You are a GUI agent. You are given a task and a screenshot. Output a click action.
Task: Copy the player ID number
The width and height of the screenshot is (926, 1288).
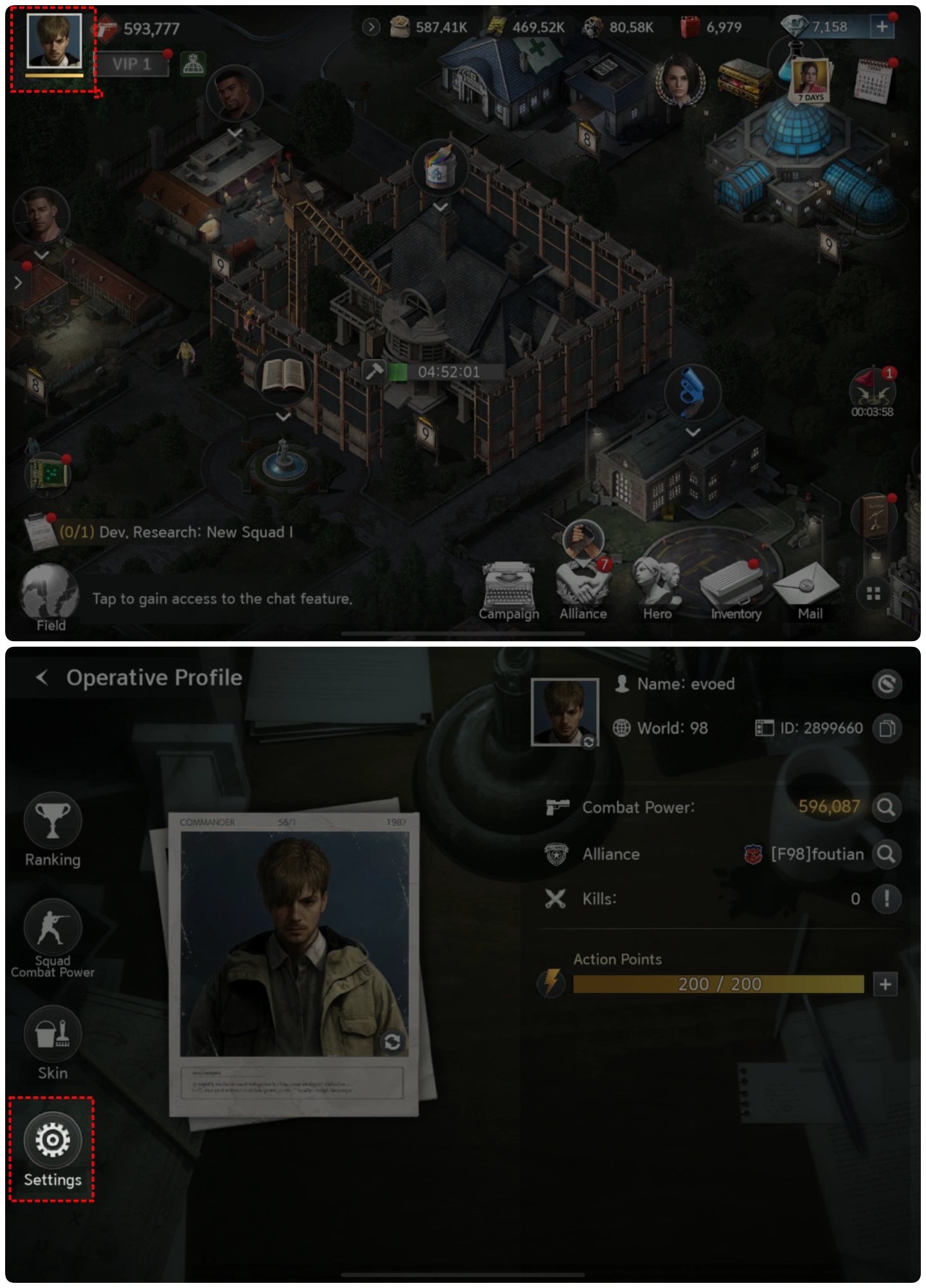tap(887, 729)
